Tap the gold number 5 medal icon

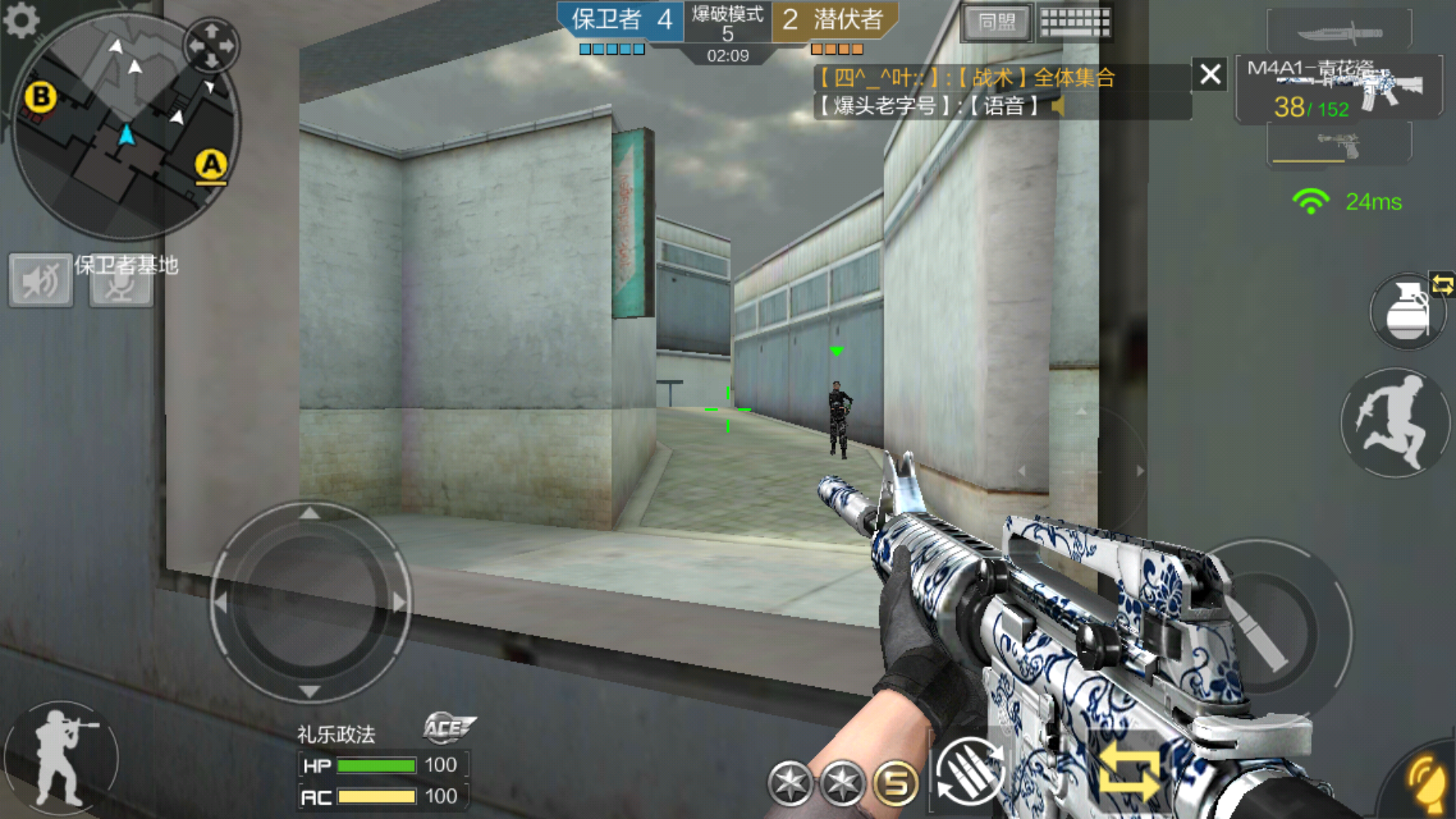coord(896,783)
